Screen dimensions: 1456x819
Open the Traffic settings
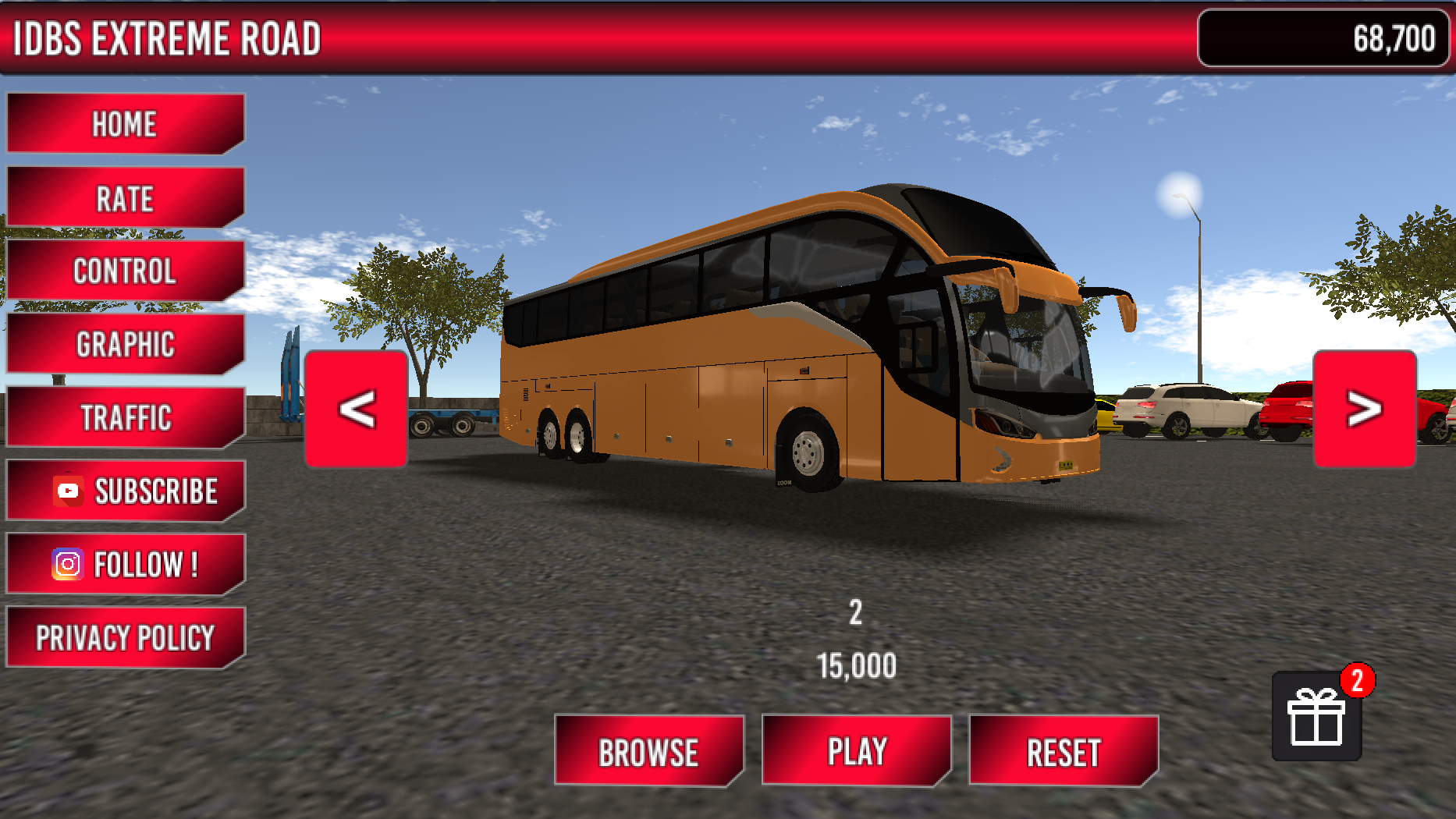[125, 417]
